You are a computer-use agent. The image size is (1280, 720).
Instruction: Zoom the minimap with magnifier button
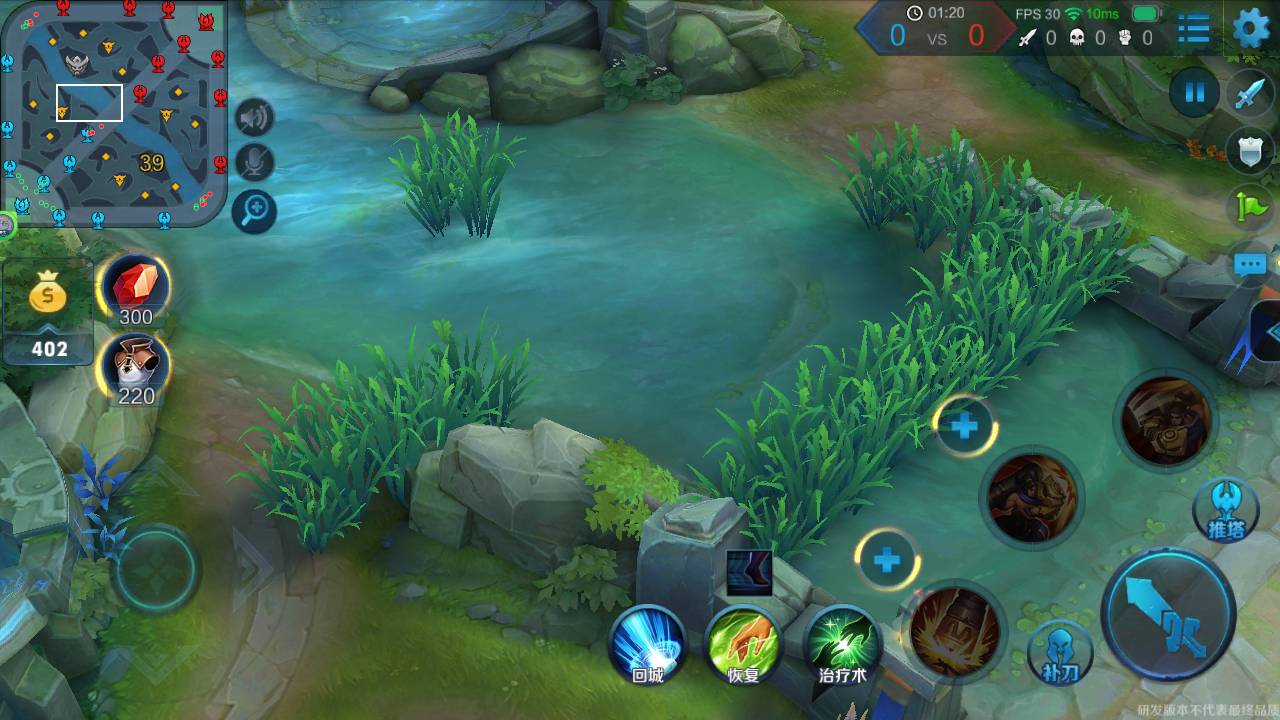pyautogui.click(x=255, y=210)
